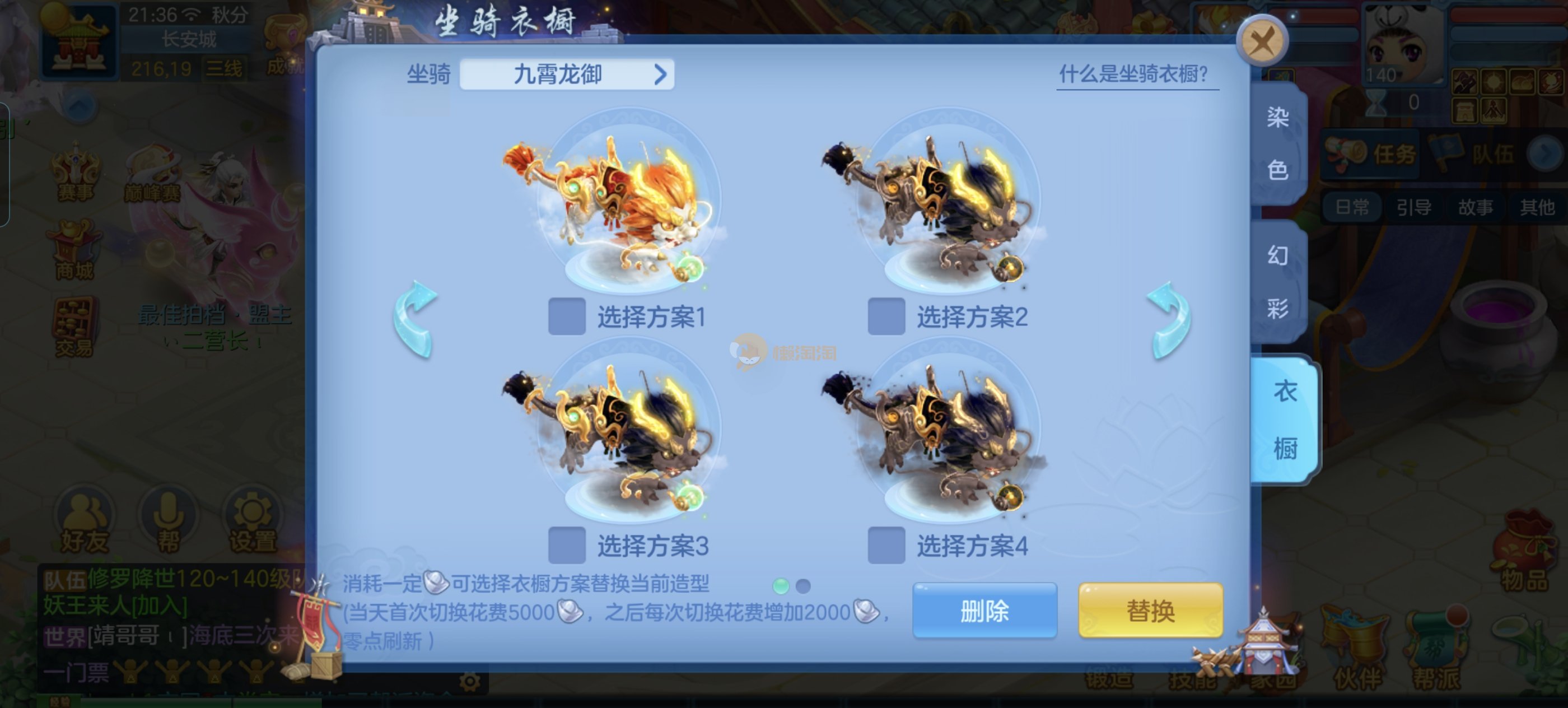
Task: Switch to the 幻彩 tab
Action: [x=1278, y=281]
